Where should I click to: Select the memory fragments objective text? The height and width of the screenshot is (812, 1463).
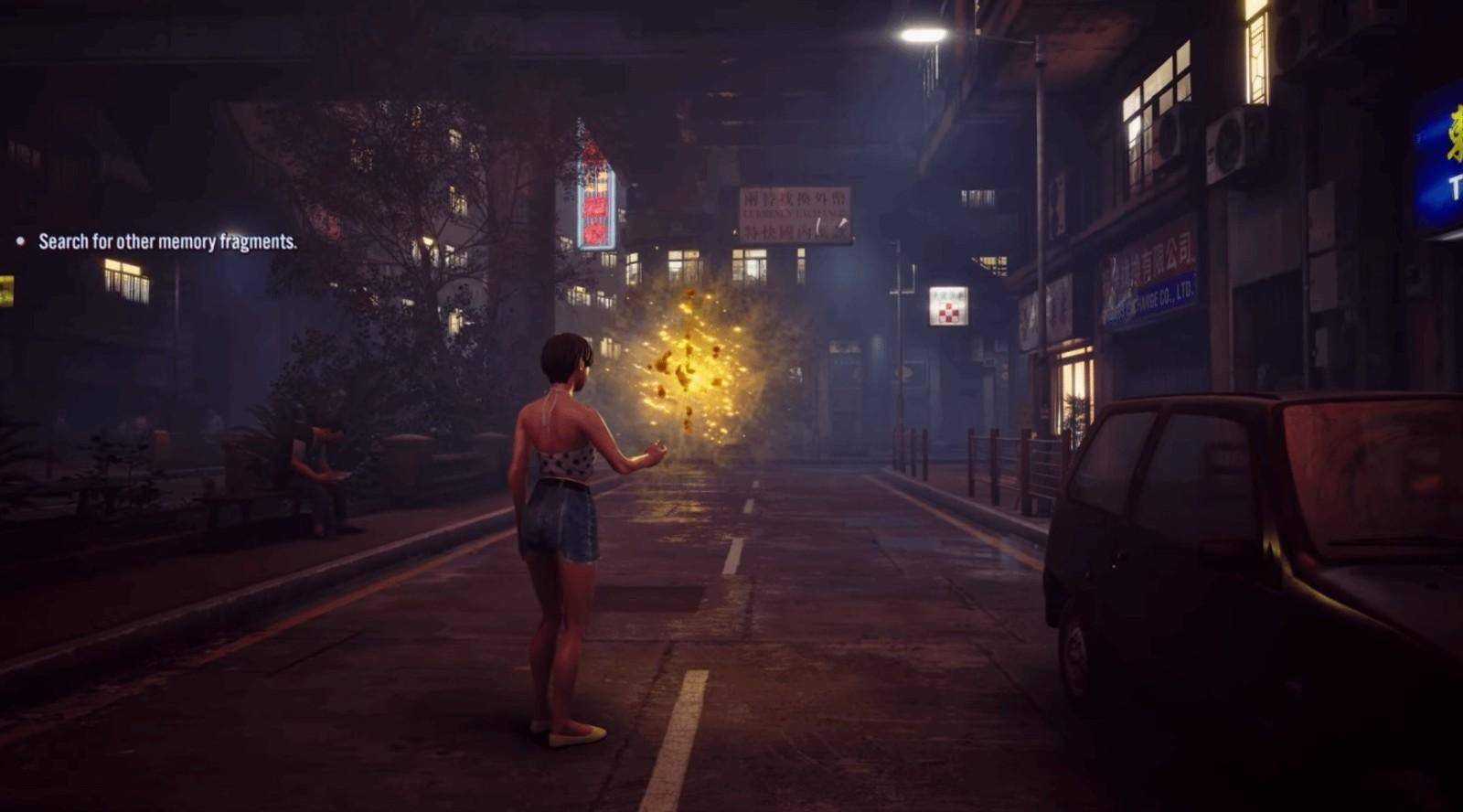(167, 242)
